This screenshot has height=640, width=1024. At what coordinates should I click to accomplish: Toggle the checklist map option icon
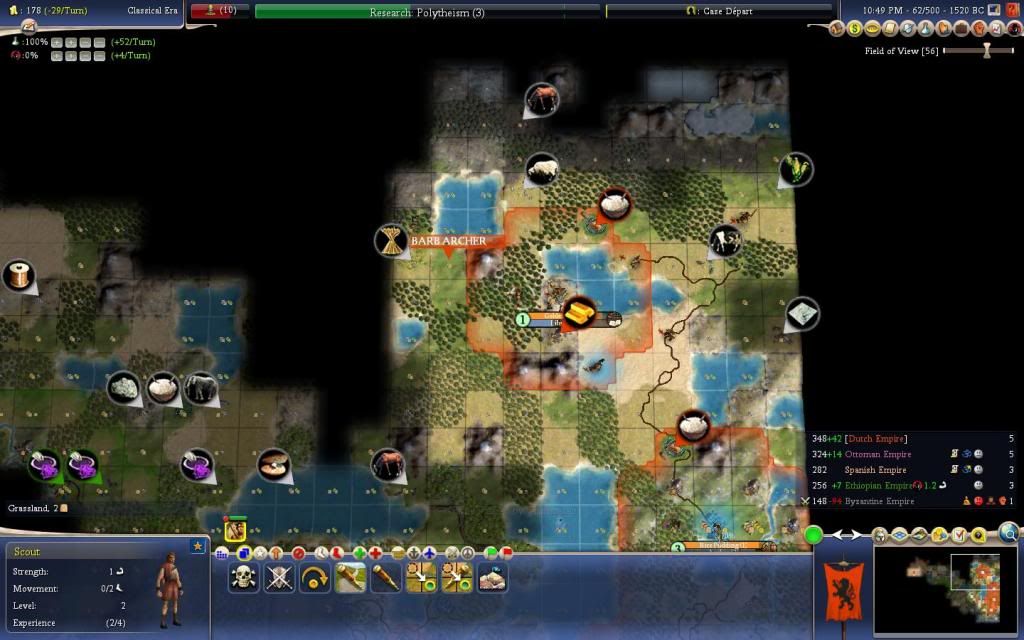(958, 534)
